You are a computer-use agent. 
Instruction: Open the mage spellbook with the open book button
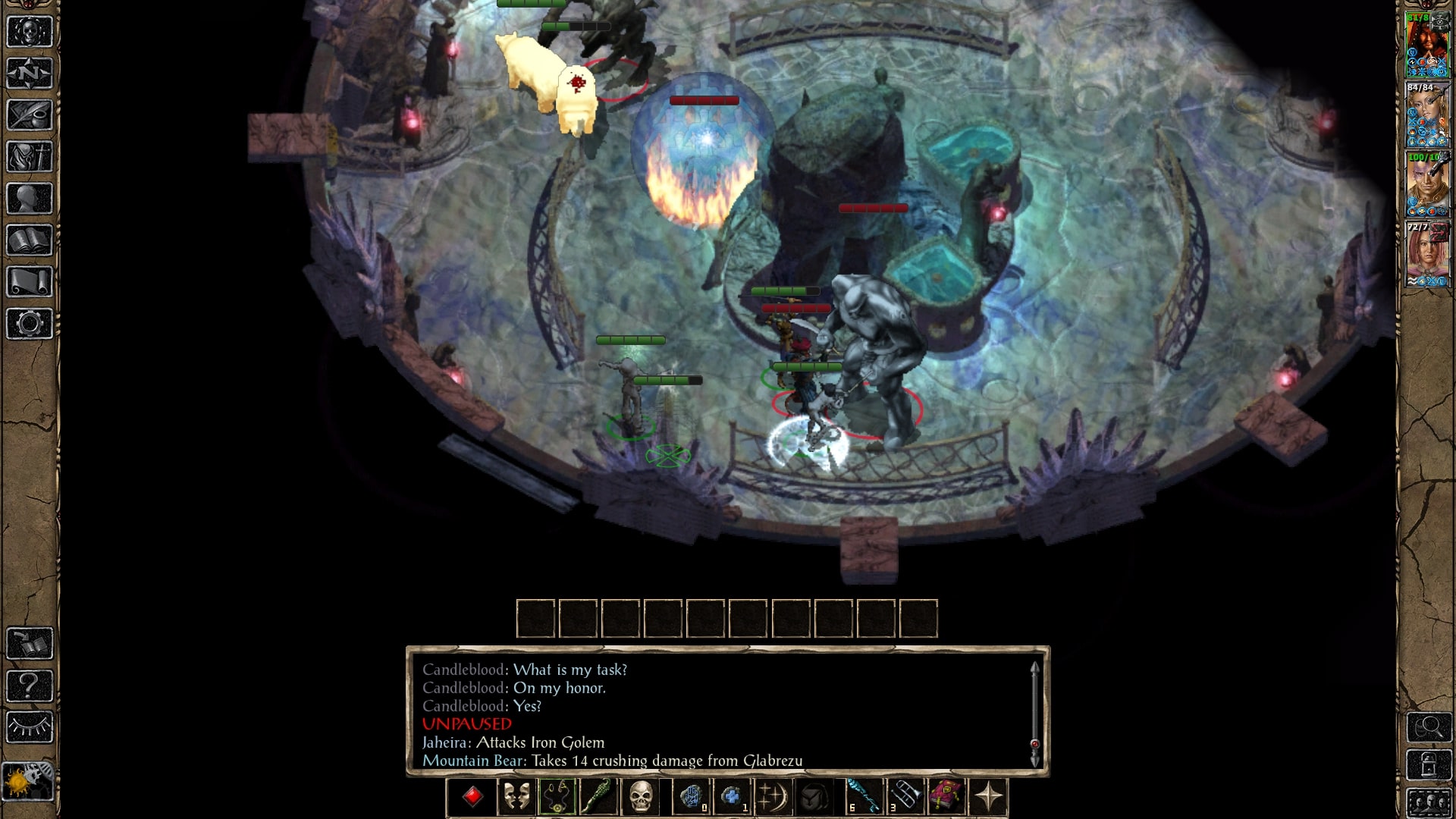tap(30, 240)
